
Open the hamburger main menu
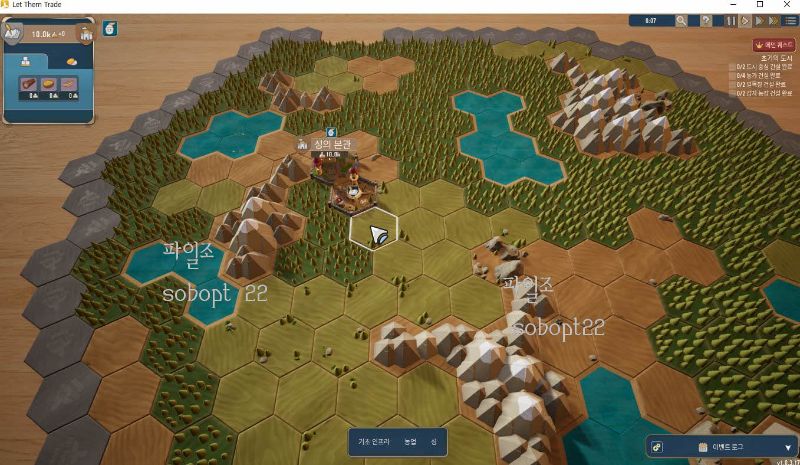(x=790, y=20)
